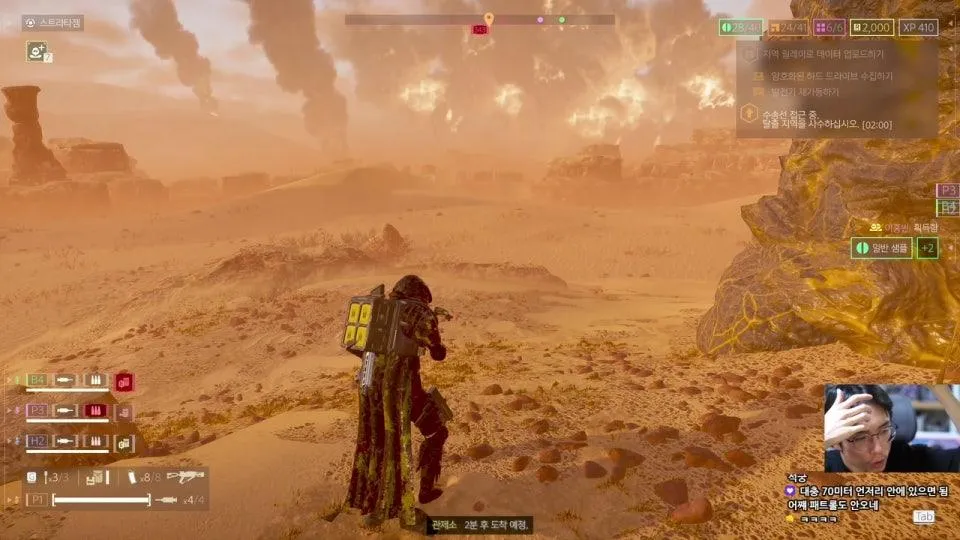This screenshot has width=960, height=540.
Task: Open the Stratagem menu label
Action: coord(53,22)
